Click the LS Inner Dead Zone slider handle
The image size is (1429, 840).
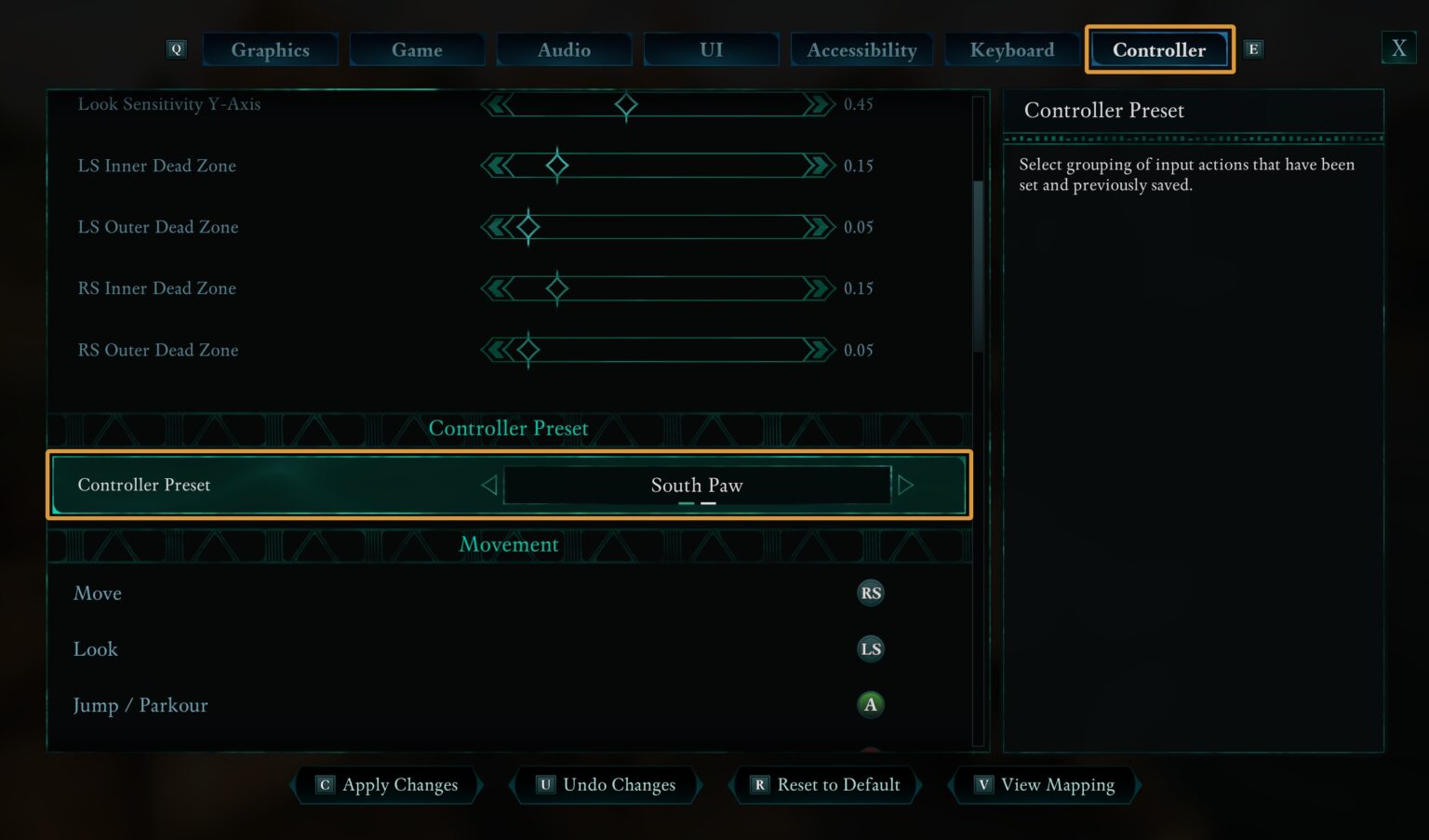[557, 166]
